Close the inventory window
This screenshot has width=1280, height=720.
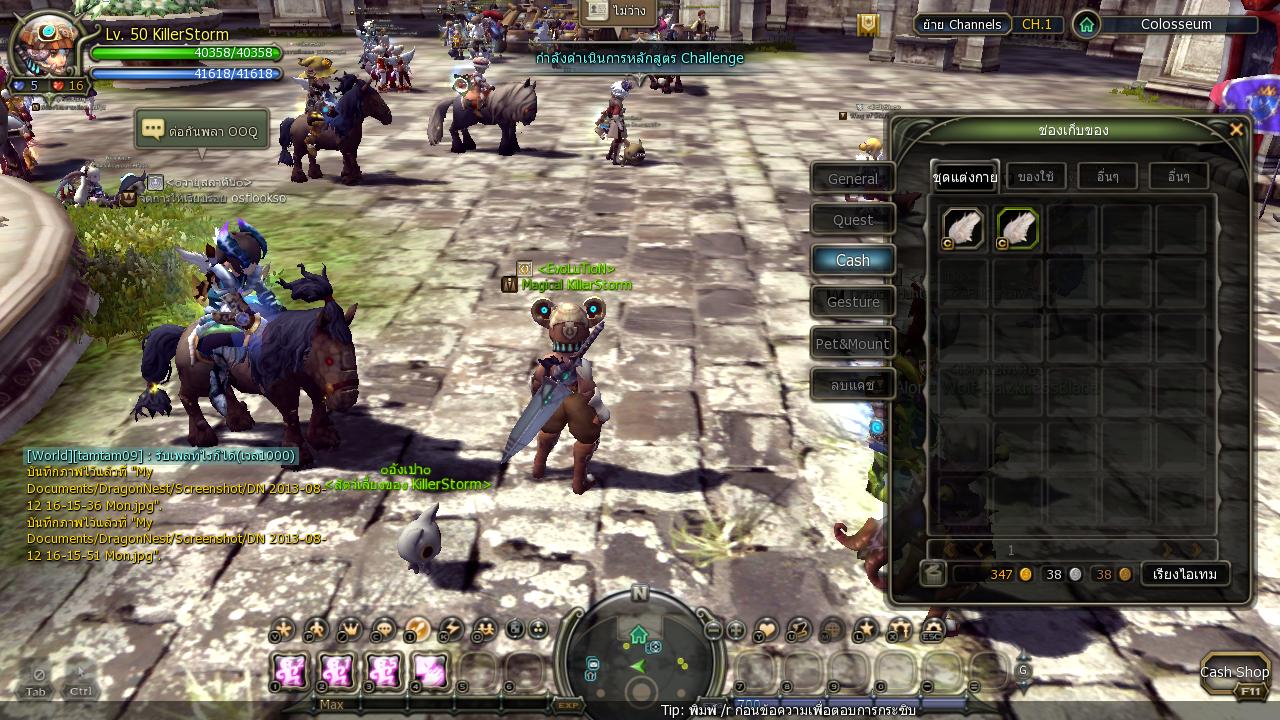(x=1236, y=130)
